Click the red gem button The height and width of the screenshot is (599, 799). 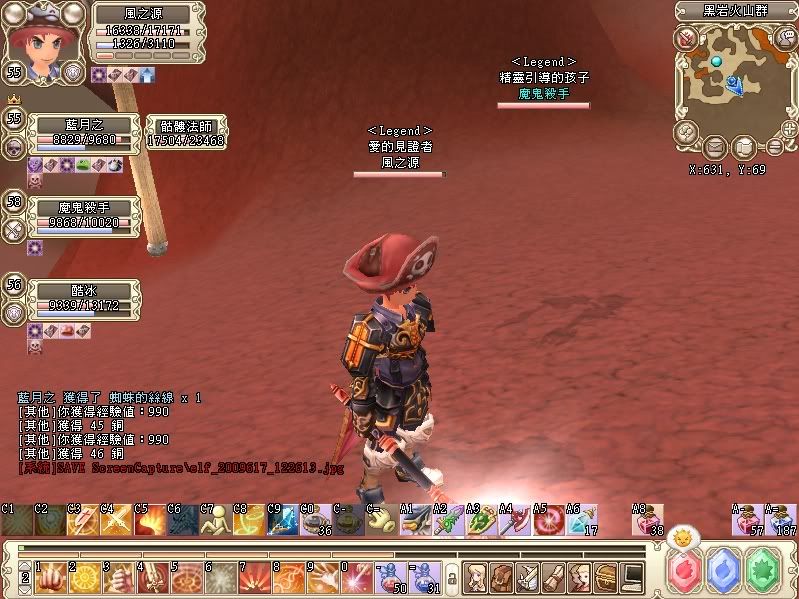pyautogui.click(x=685, y=571)
